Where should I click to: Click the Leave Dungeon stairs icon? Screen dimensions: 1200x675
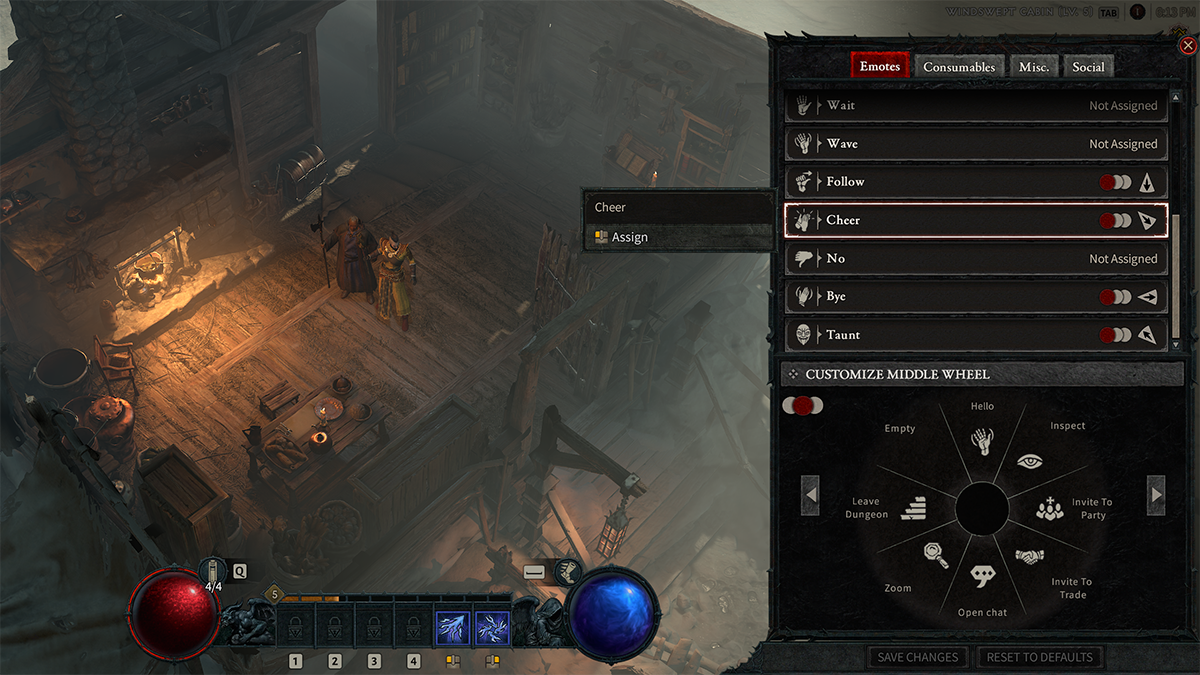915,509
